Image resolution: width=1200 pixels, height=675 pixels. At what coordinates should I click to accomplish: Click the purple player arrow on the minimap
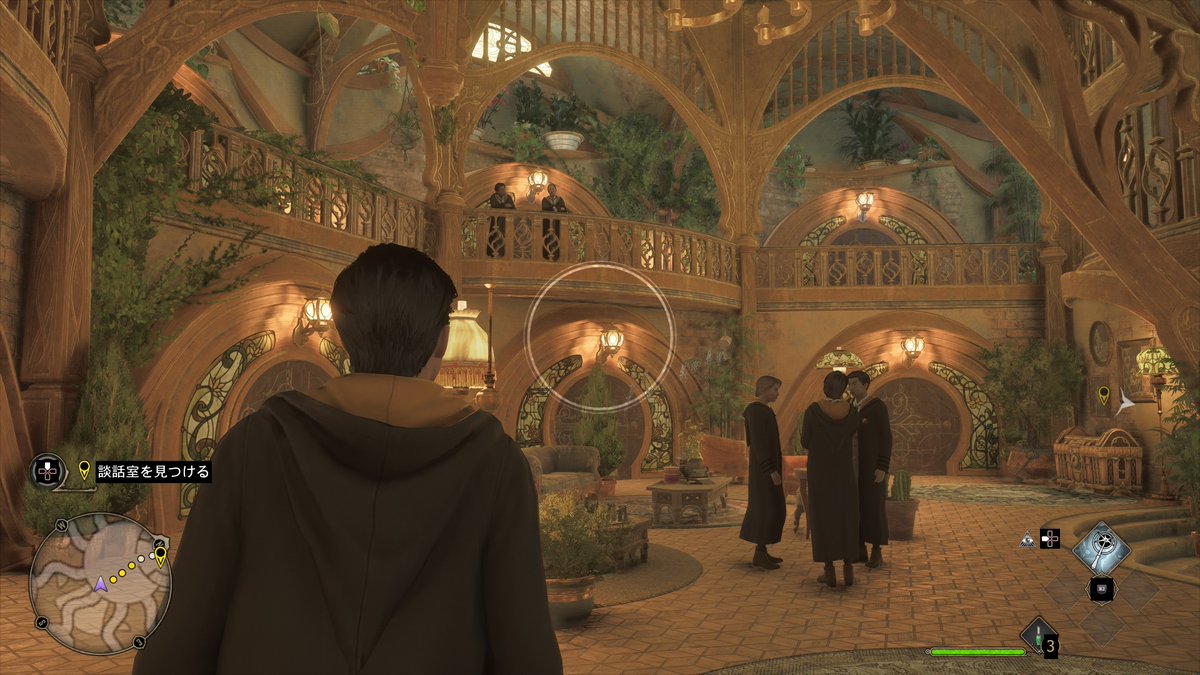100,584
